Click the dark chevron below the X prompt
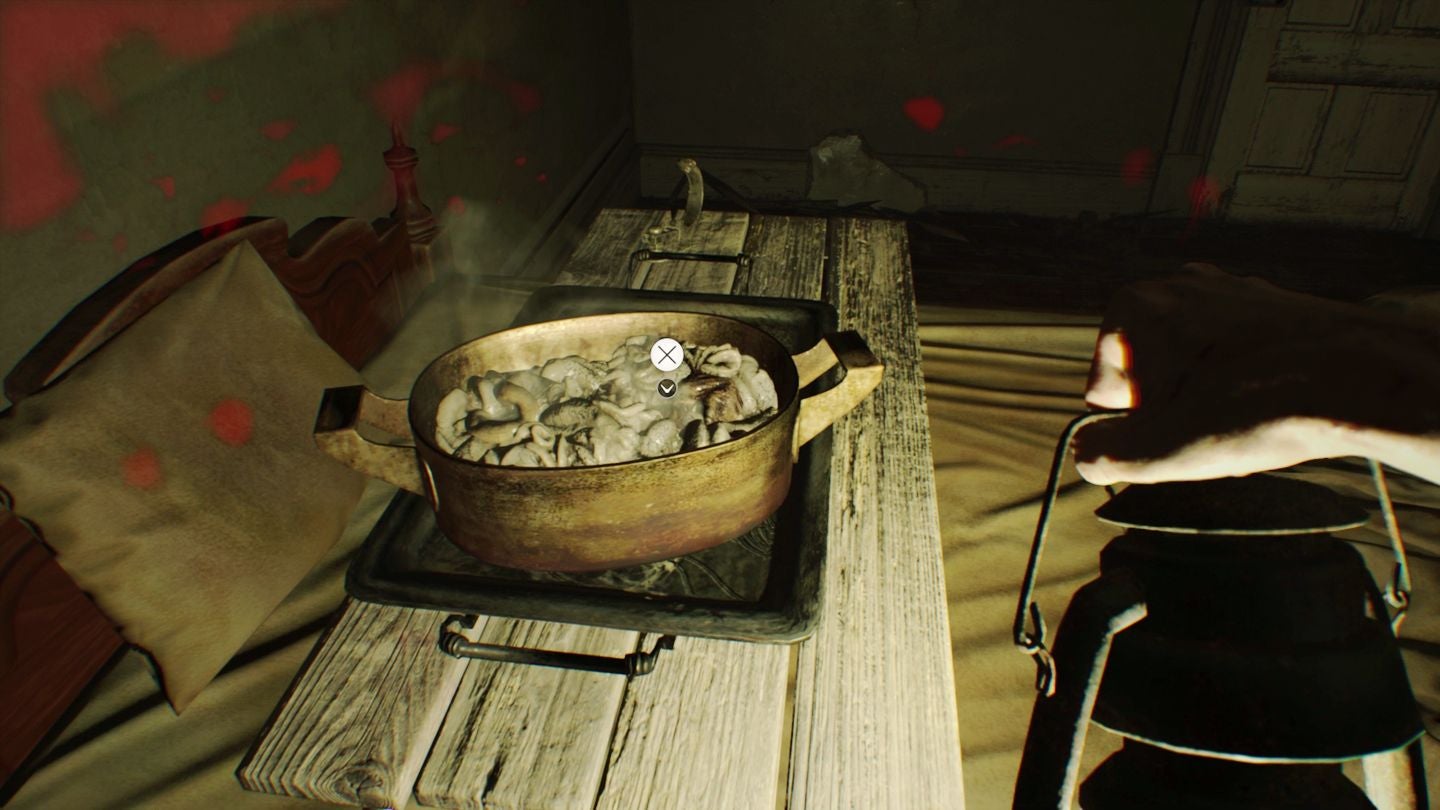The height and width of the screenshot is (810, 1440). (x=665, y=389)
